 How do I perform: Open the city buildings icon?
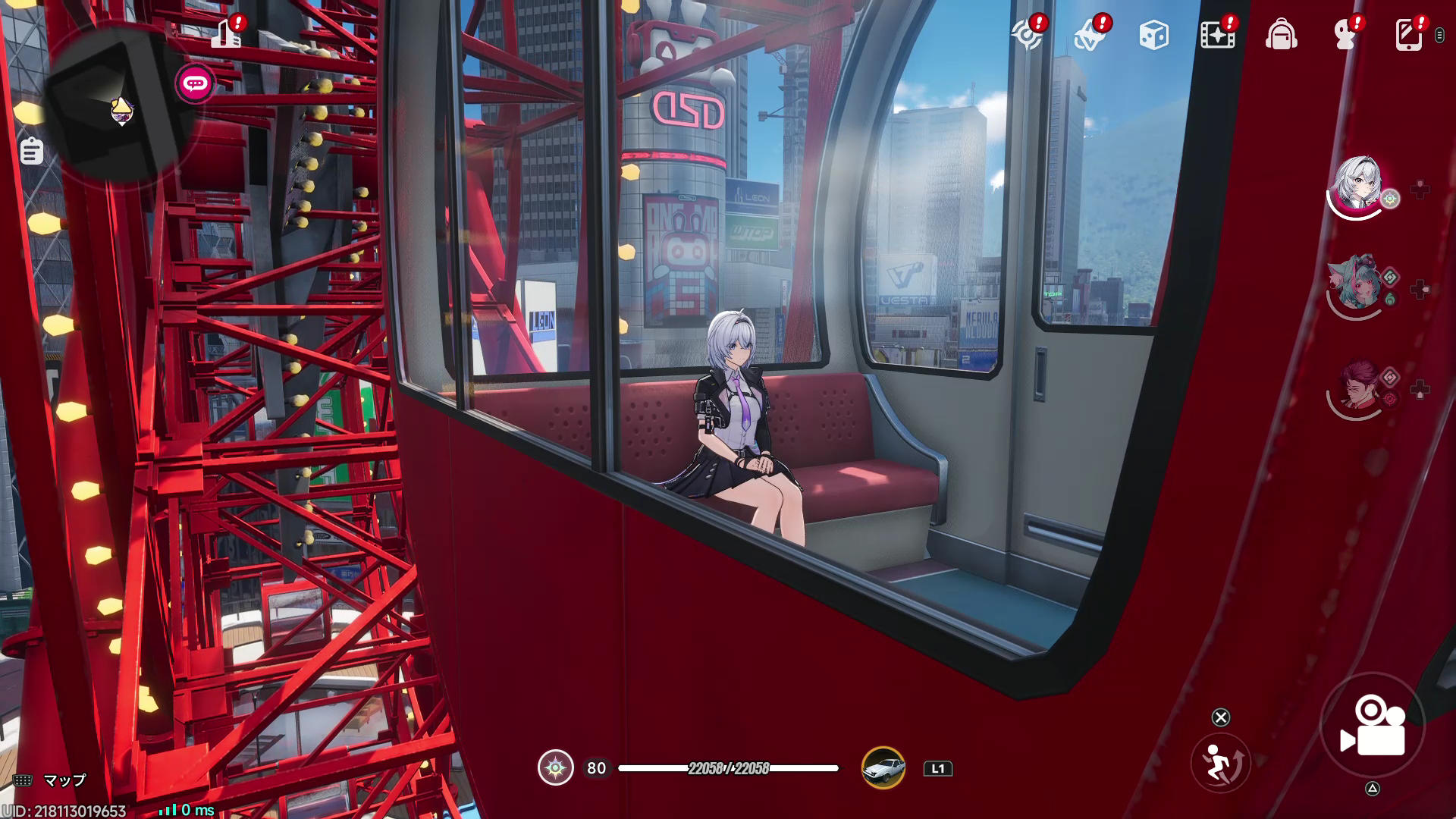click(226, 34)
